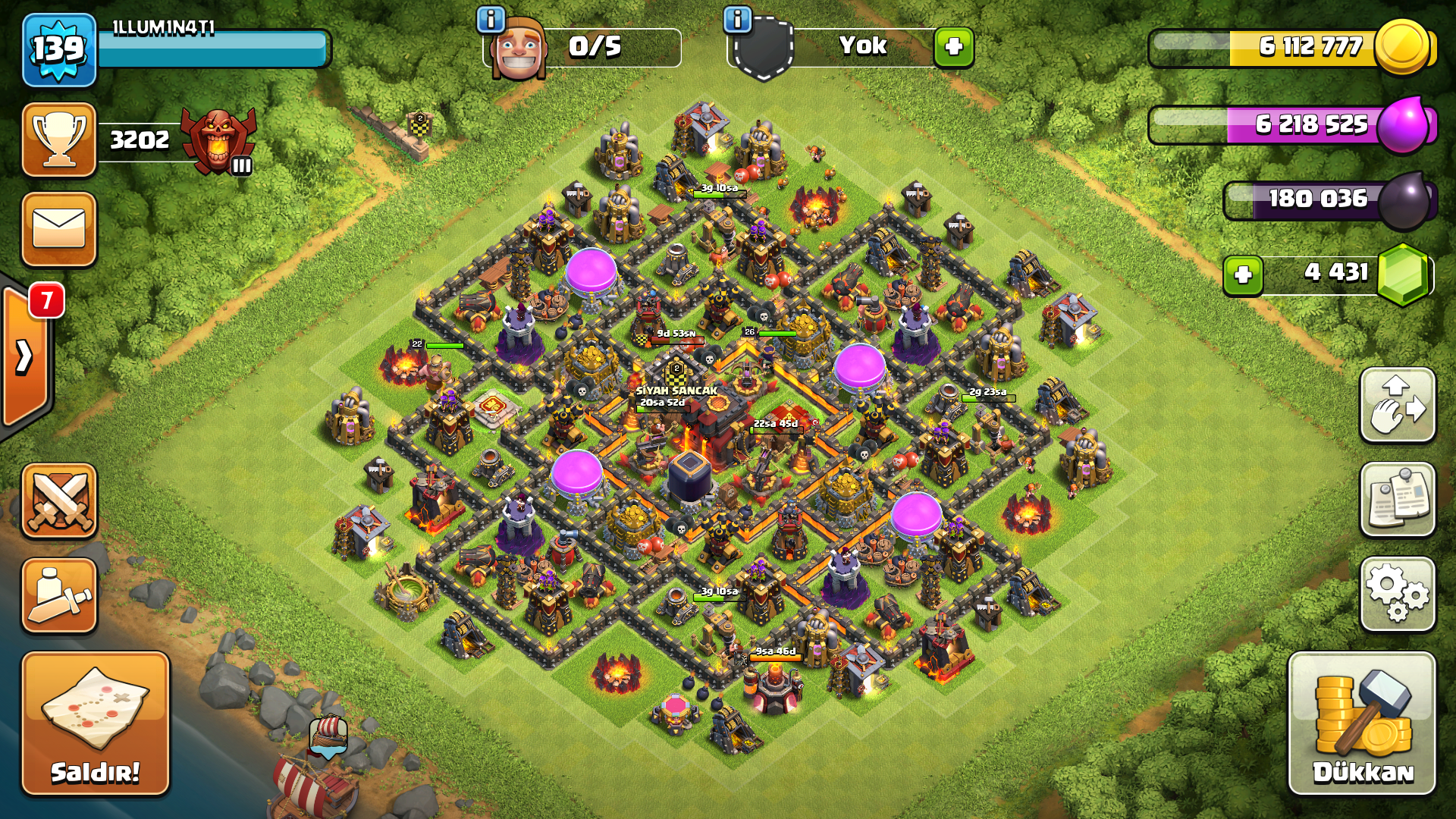Tap the dark elixir drop icon

pyautogui.click(x=1404, y=200)
